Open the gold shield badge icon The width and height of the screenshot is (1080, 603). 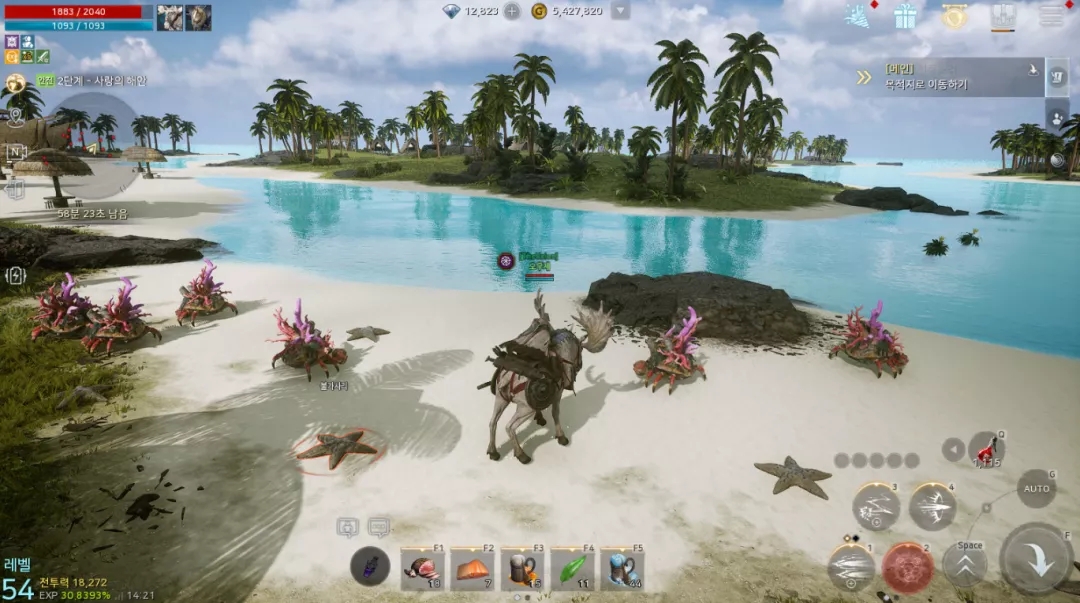pyautogui.click(x=955, y=16)
